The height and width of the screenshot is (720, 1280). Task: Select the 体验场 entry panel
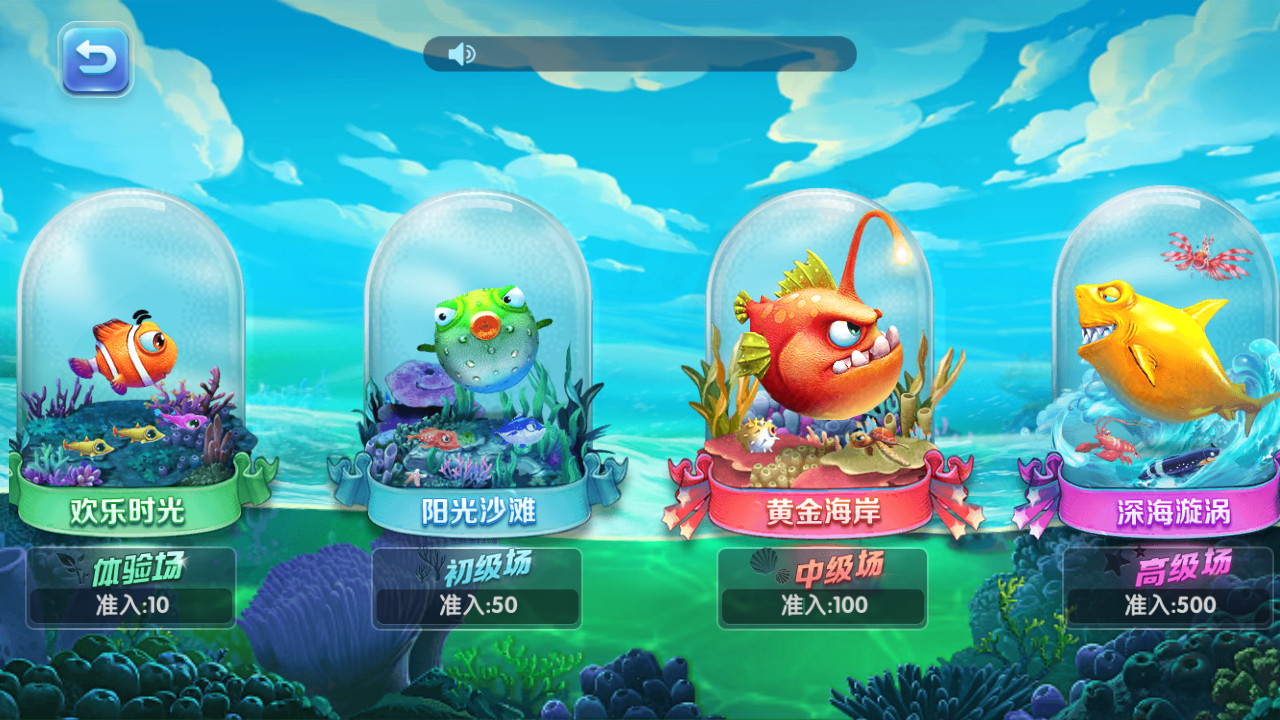(x=131, y=587)
